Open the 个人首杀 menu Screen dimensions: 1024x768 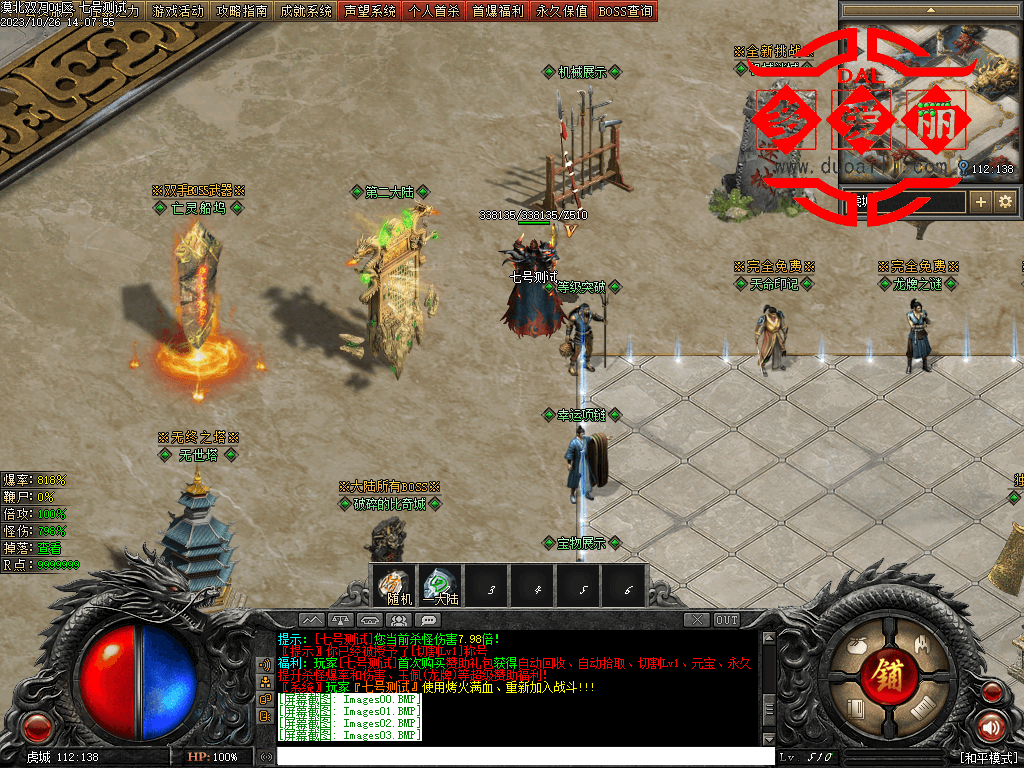(434, 12)
